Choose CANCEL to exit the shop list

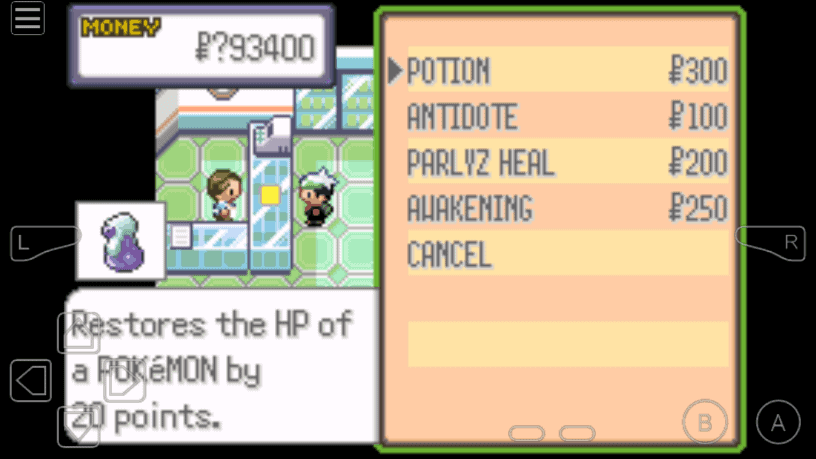pos(449,255)
